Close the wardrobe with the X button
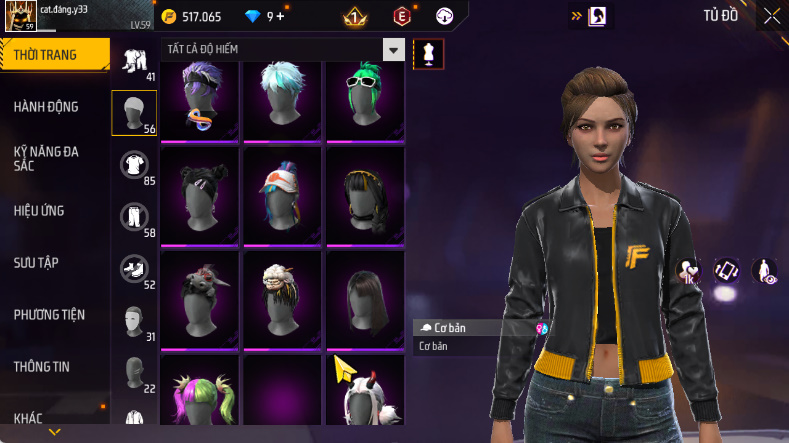Viewport: 789px width, 443px height. pos(771,16)
